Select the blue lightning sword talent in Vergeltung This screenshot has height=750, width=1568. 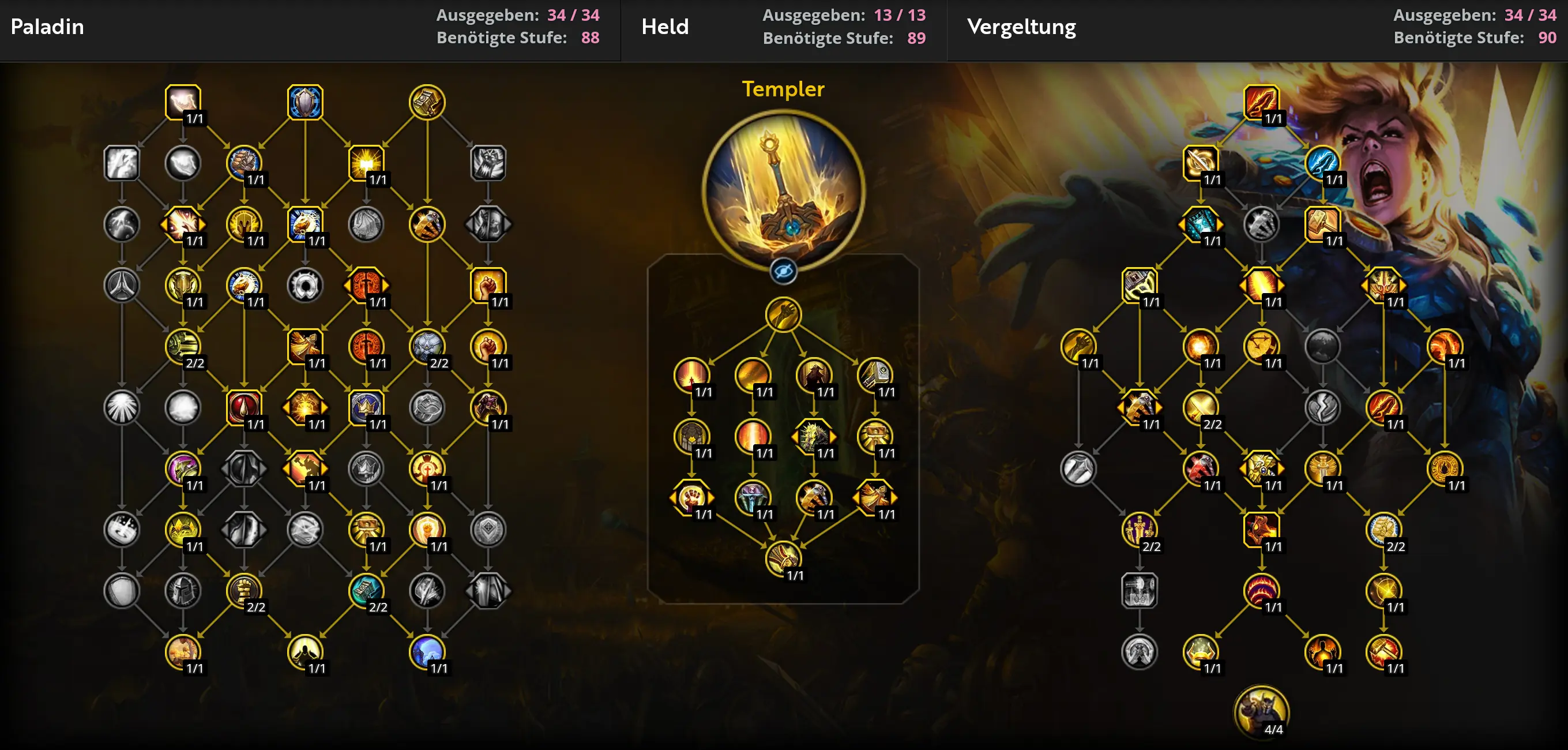click(x=1322, y=163)
